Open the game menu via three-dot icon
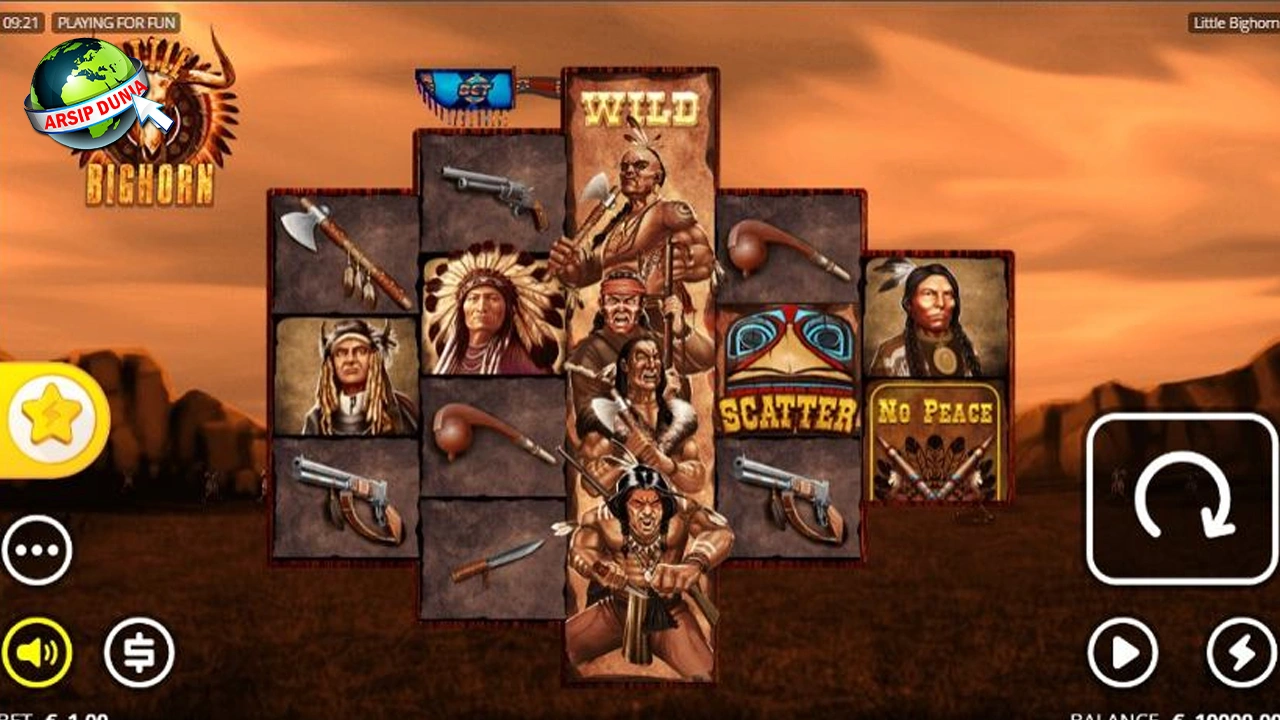1280x720 pixels. 38,549
